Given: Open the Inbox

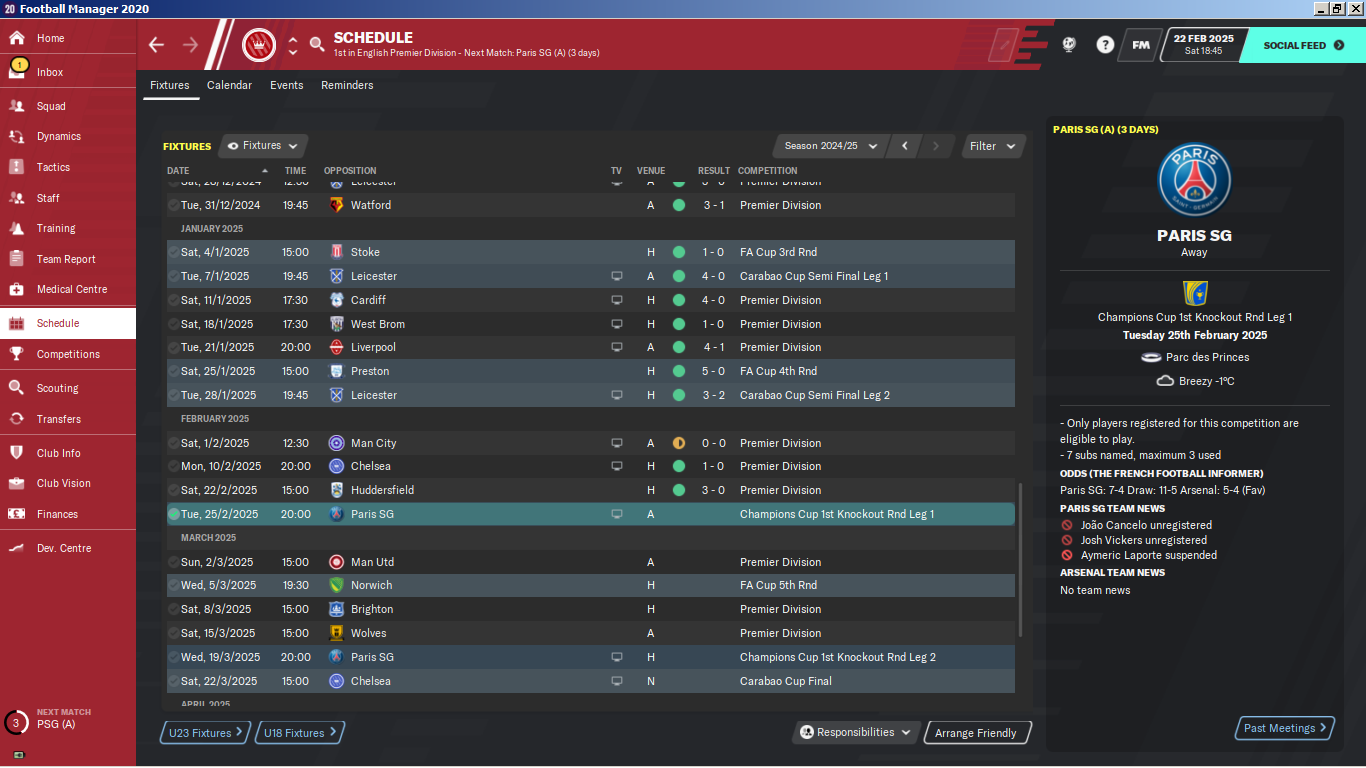Looking at the screenshot, I should pos(50,72).
